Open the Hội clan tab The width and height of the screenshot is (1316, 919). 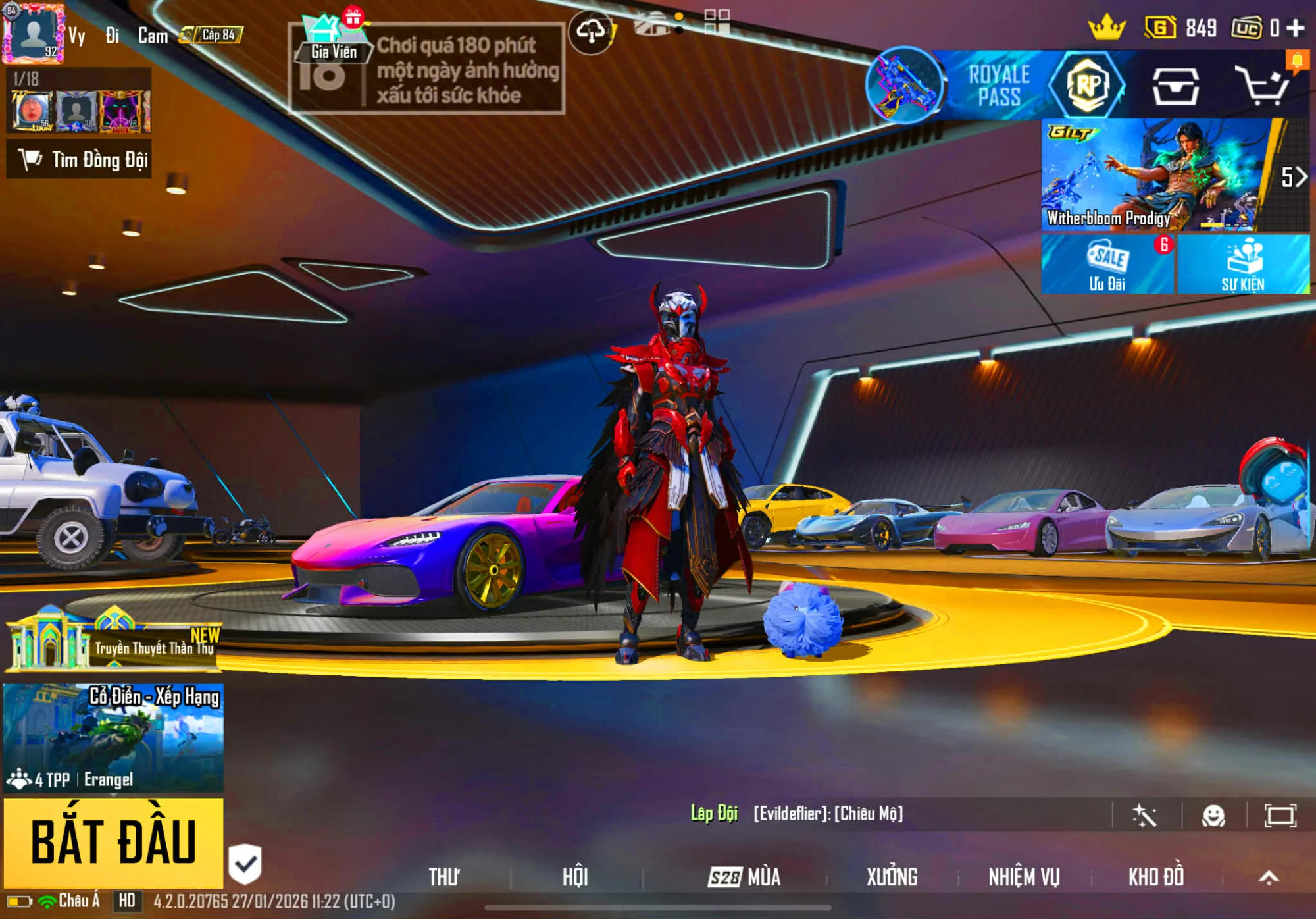575,877
